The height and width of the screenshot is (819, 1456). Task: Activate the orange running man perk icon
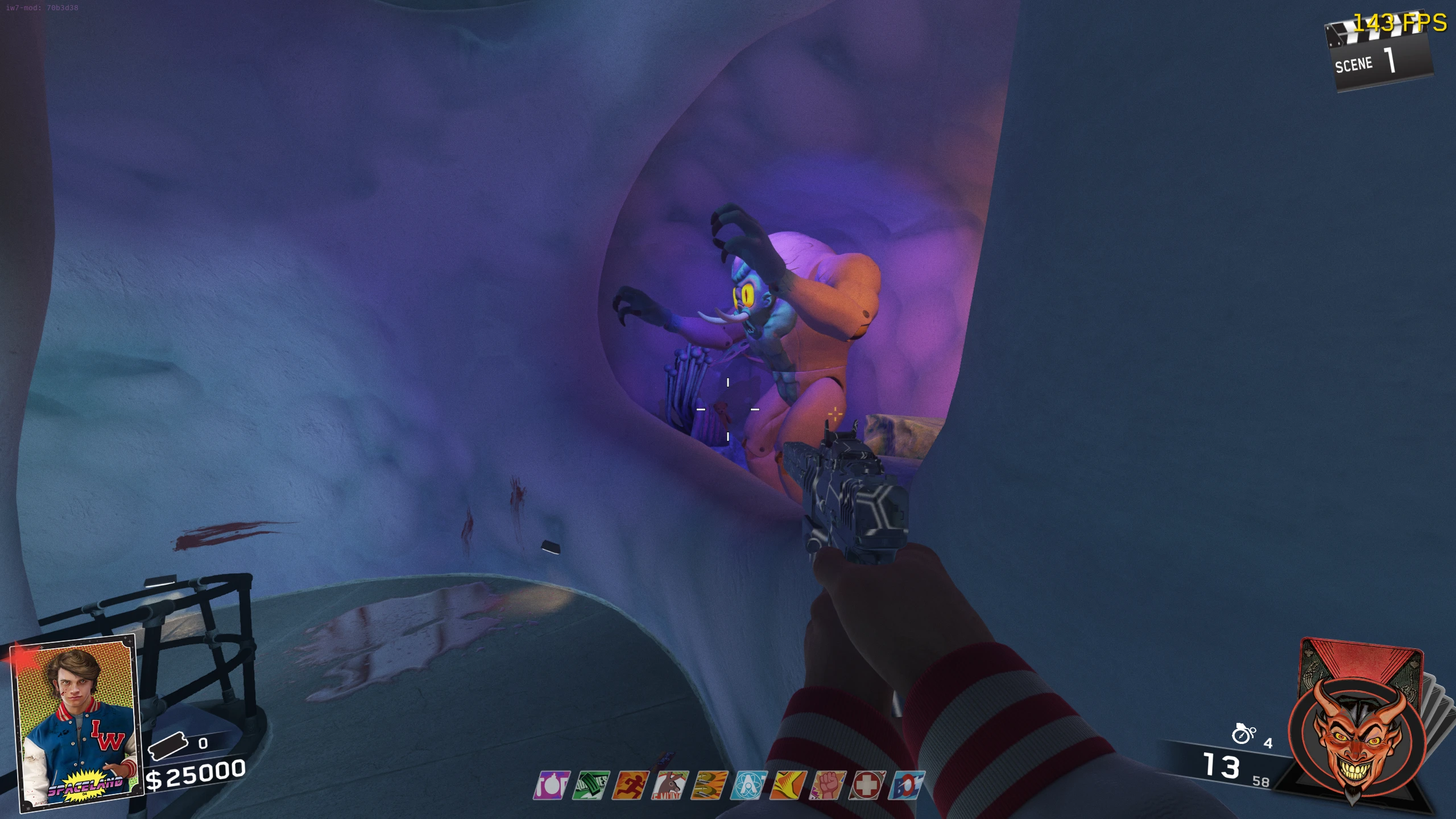click(631, 785)
